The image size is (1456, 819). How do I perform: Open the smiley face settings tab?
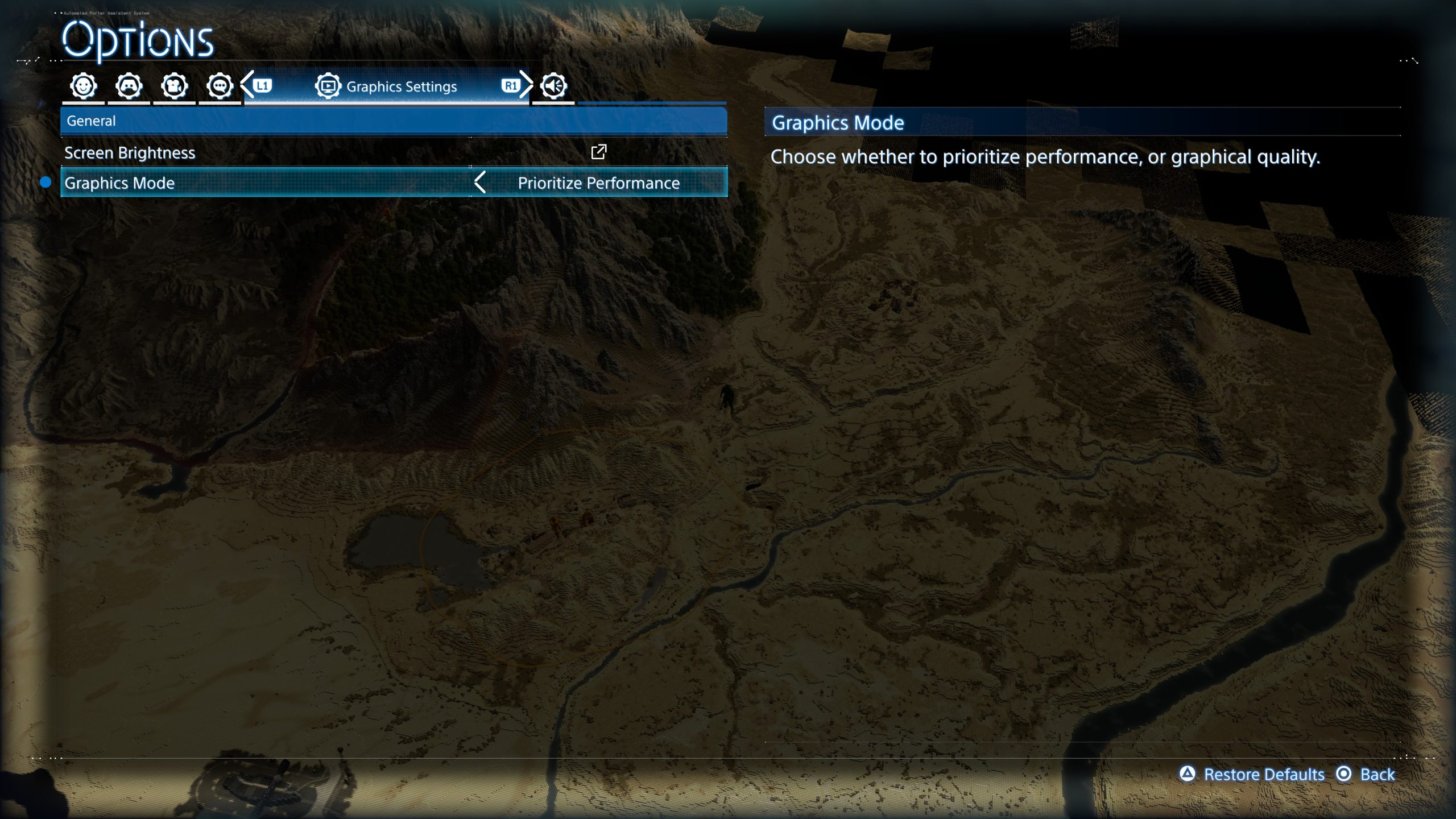point(84,86)
